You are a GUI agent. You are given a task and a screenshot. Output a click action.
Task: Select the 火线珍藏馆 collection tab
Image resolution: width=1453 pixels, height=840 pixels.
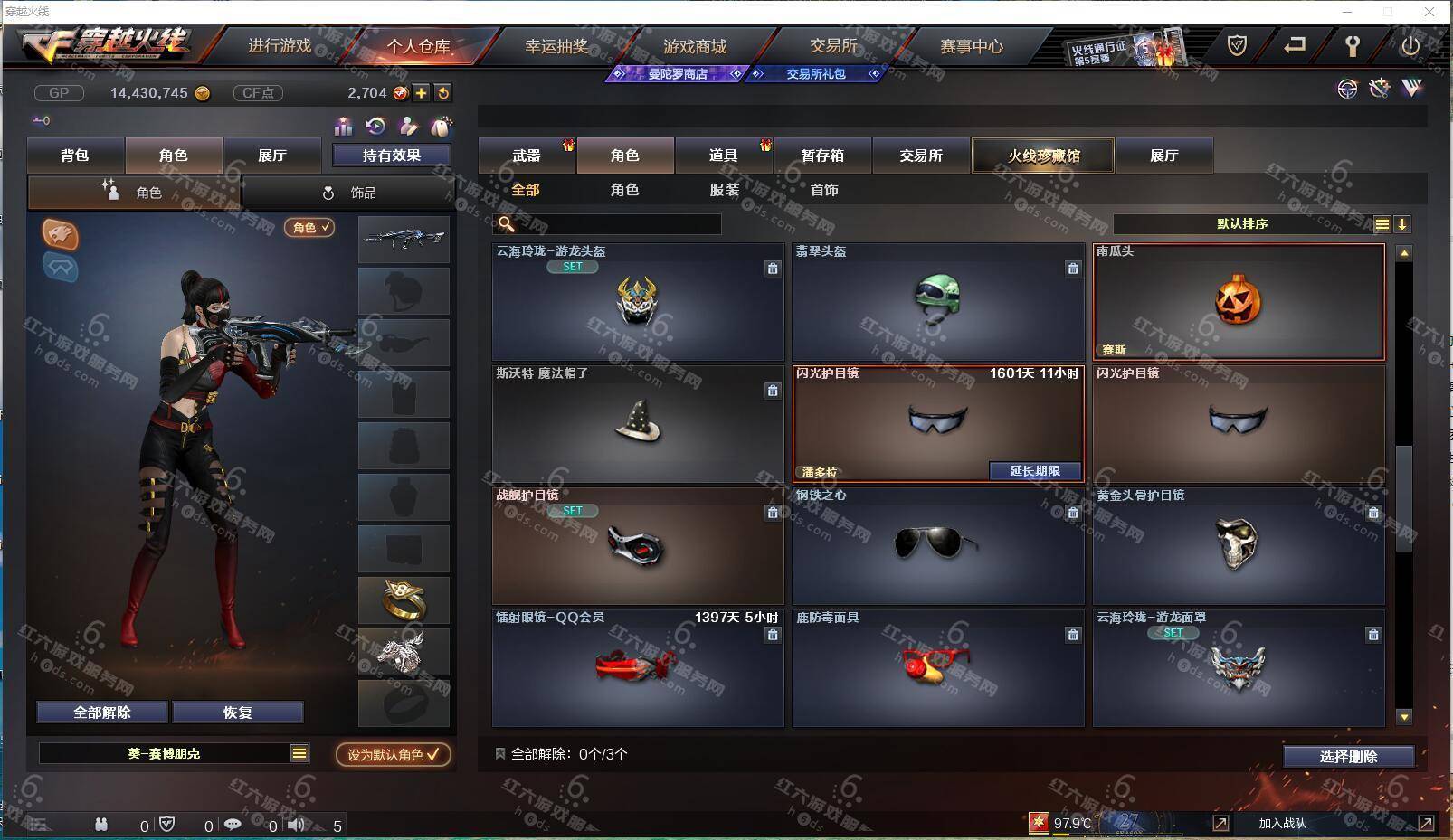coord(1043,156)
